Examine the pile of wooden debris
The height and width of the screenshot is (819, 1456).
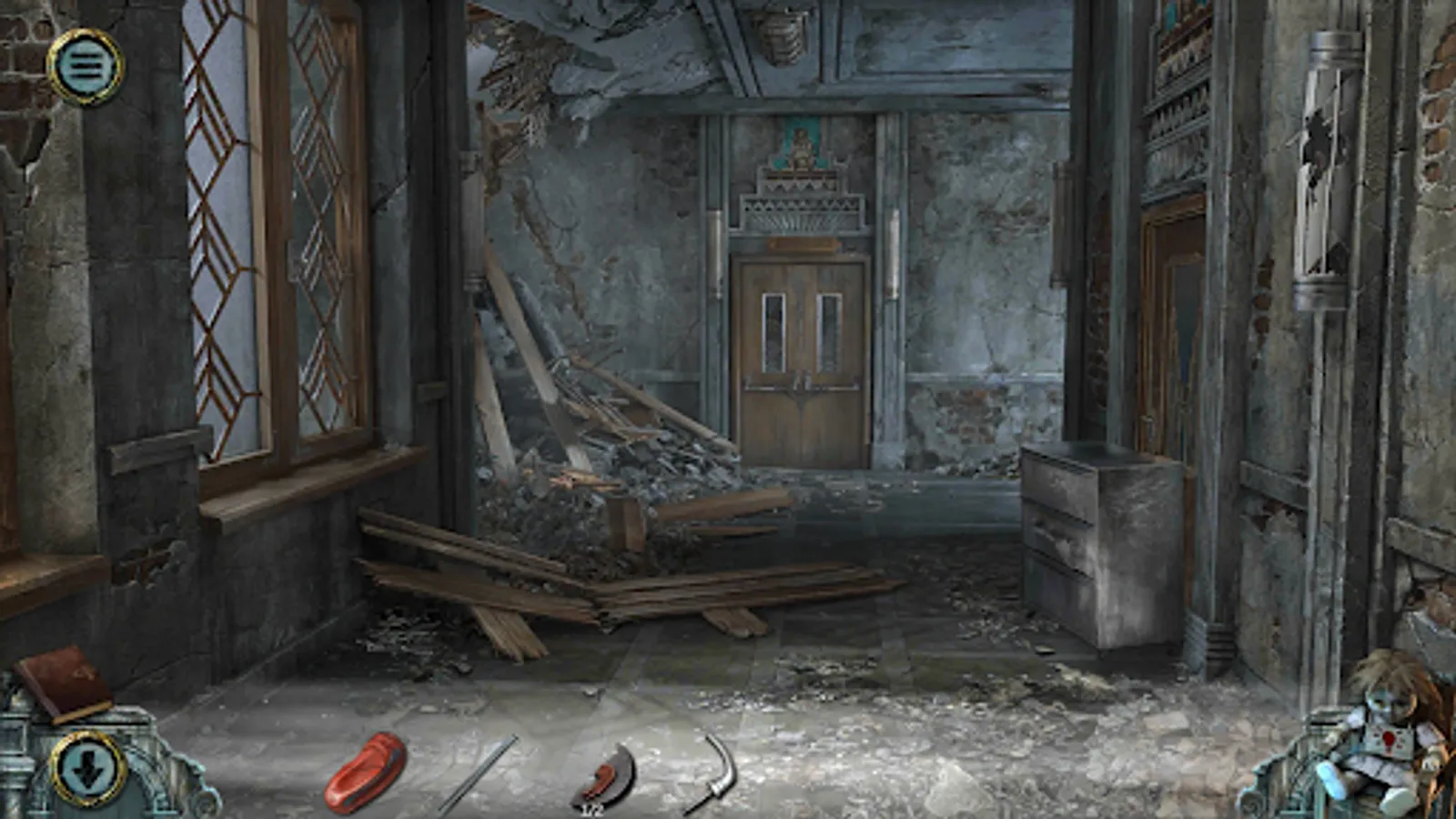591,437
